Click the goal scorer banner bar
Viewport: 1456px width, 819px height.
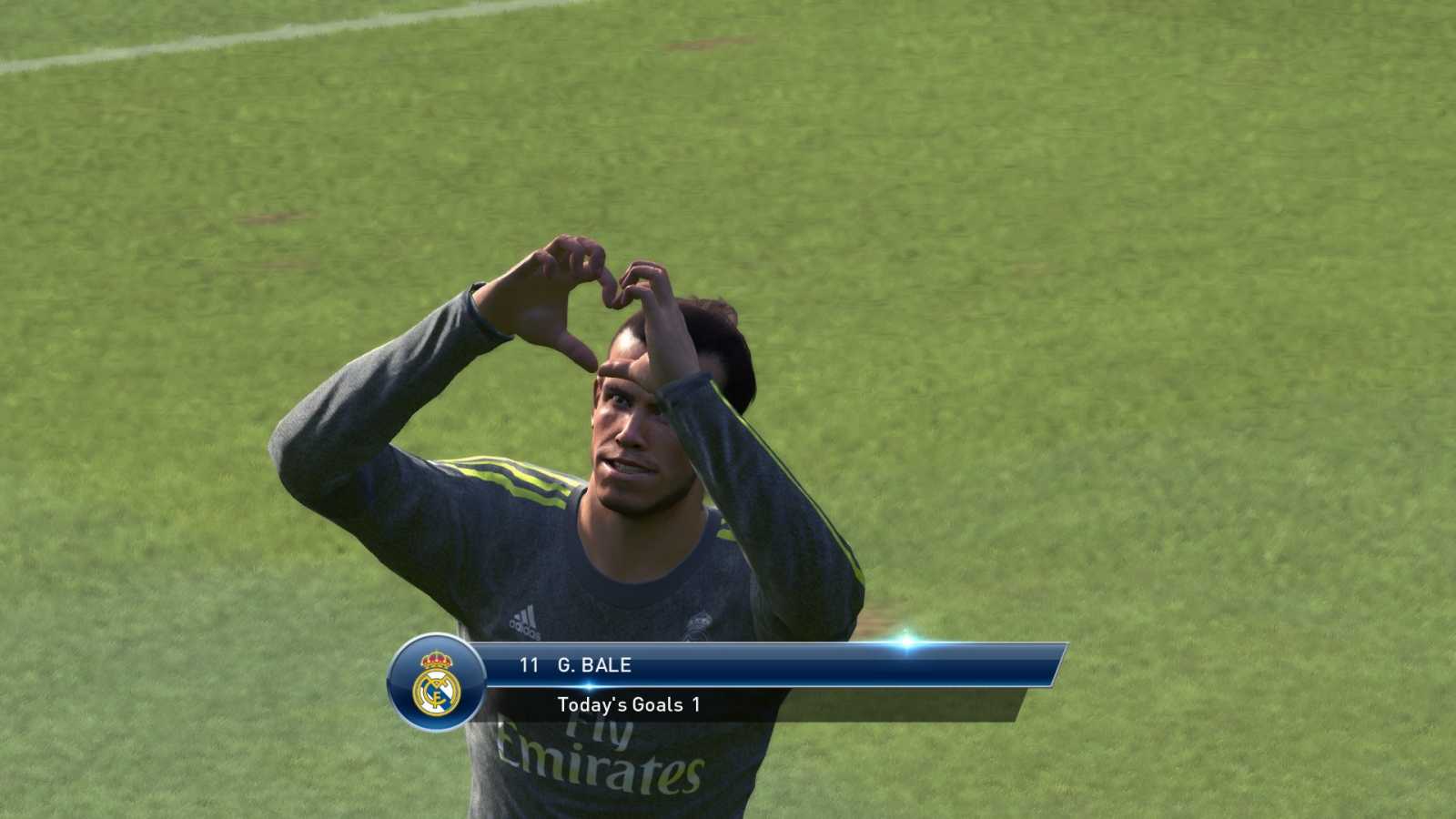[x=773, y=665]
